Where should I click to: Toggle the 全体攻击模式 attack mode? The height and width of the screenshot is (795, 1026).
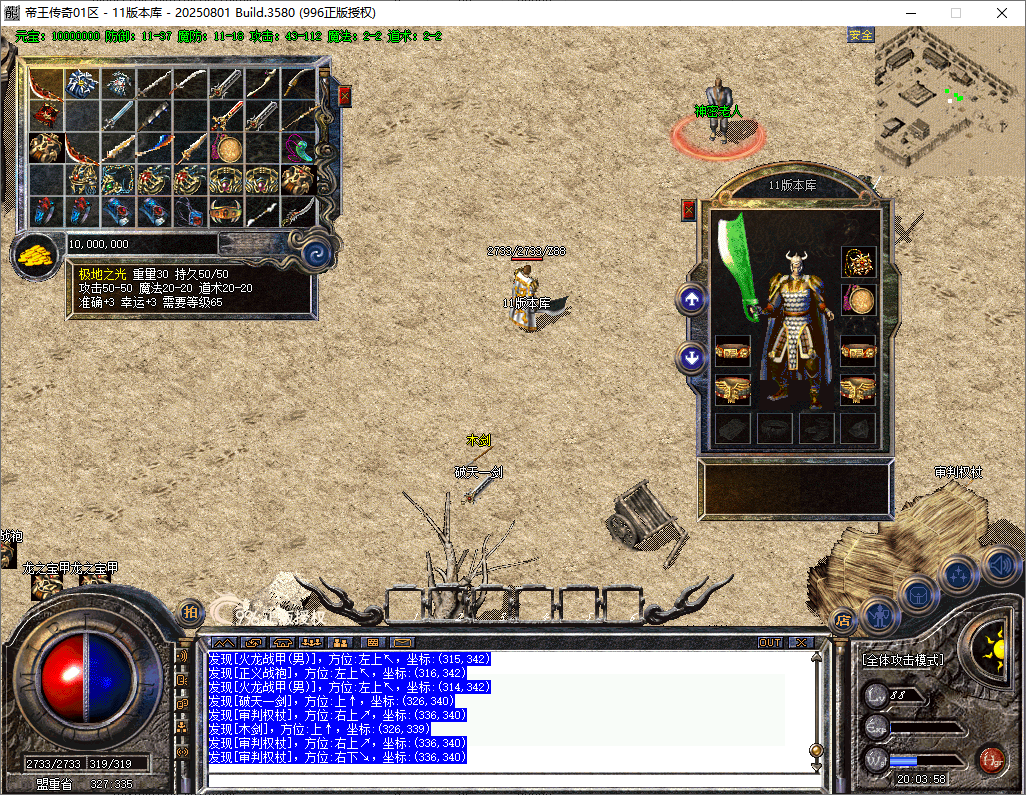[902, 661]
